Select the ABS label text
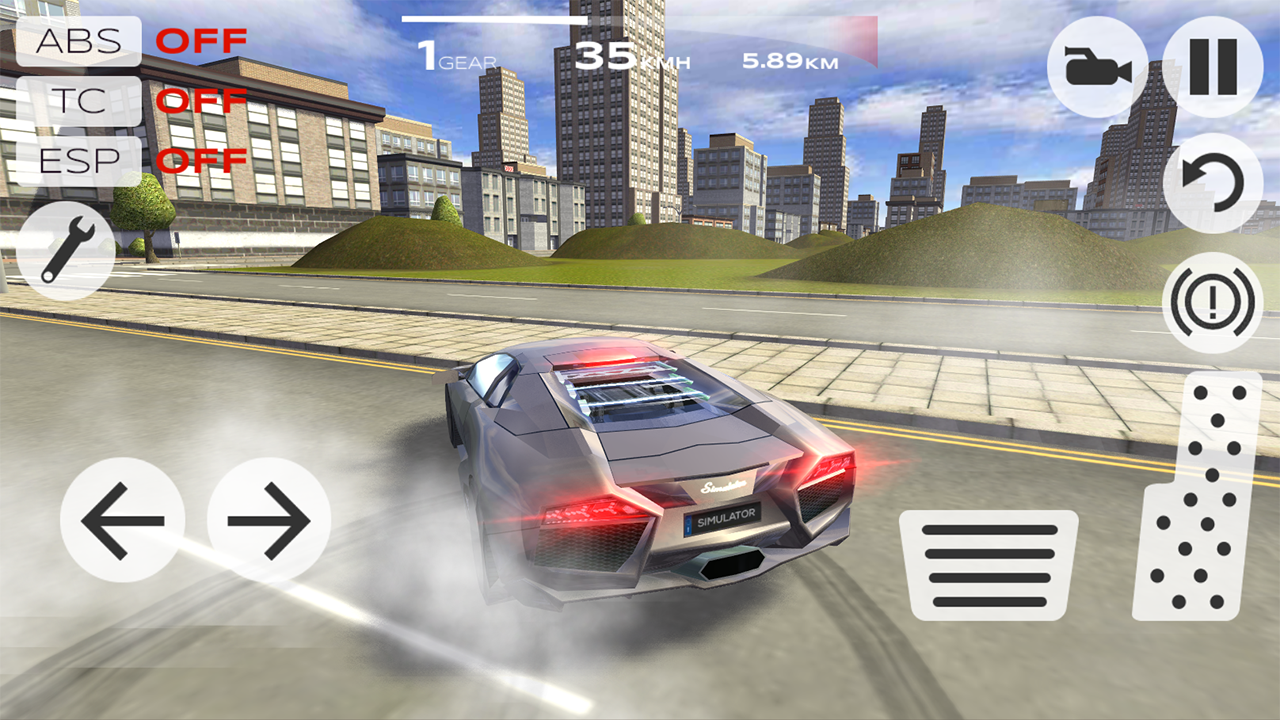The width and height of the screenshot is (1280, 720). point(80,42)
